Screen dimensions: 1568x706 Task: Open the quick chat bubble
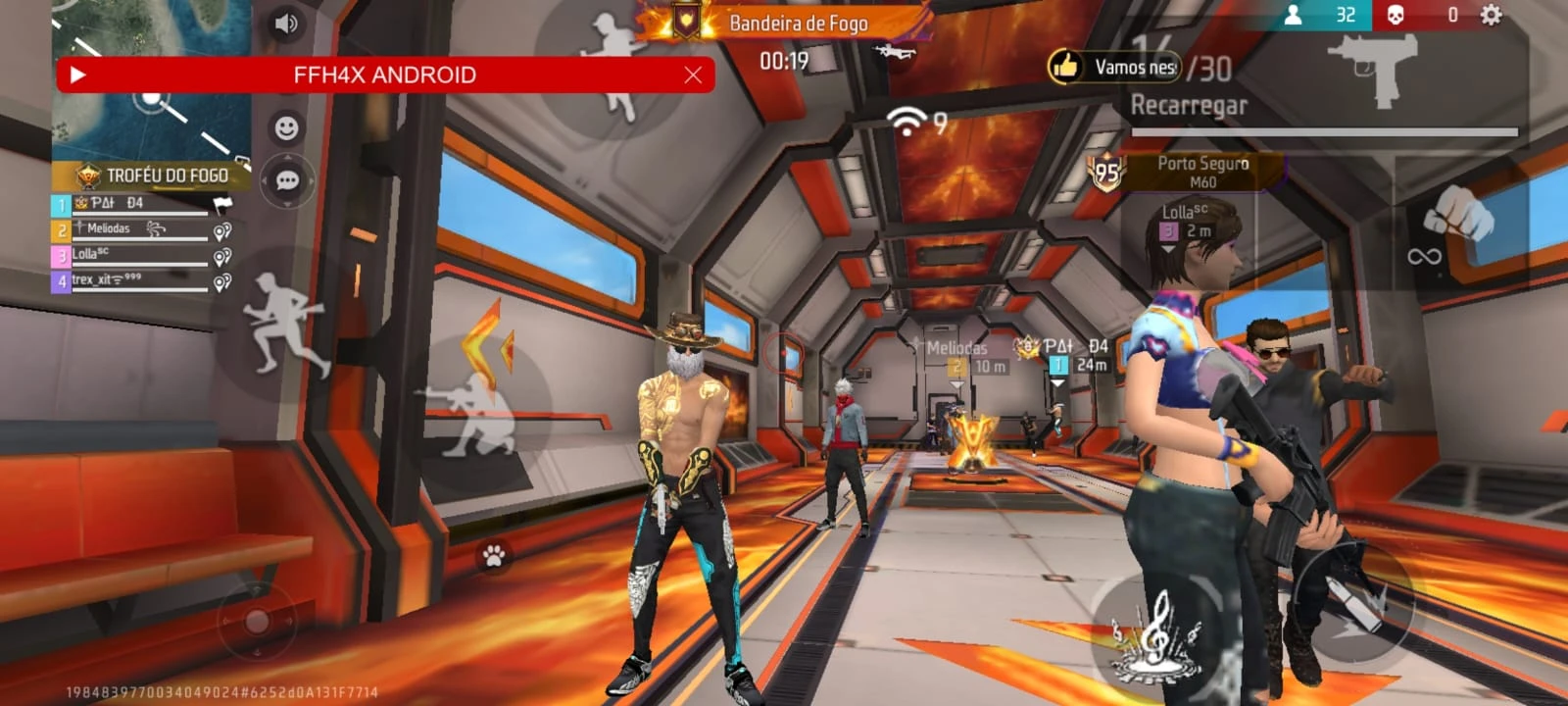click(287, 179)
